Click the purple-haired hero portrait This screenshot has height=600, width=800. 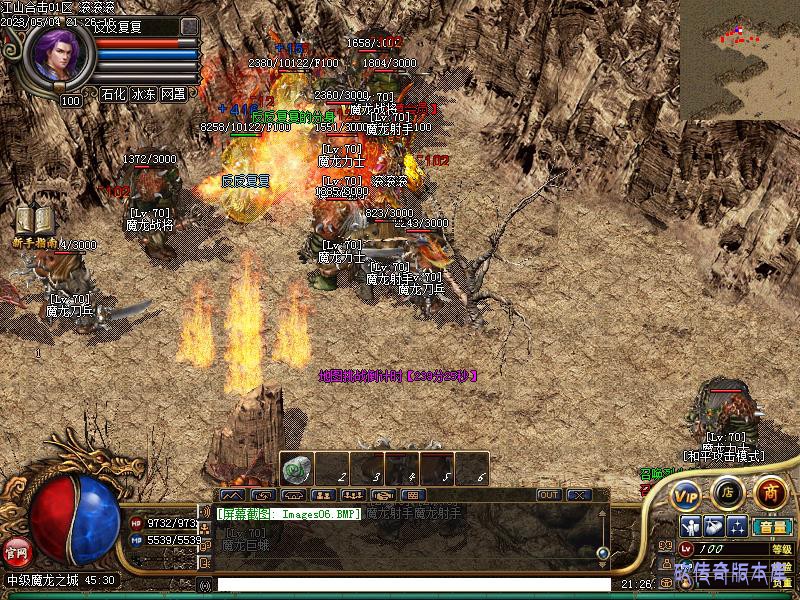[57, 55]
